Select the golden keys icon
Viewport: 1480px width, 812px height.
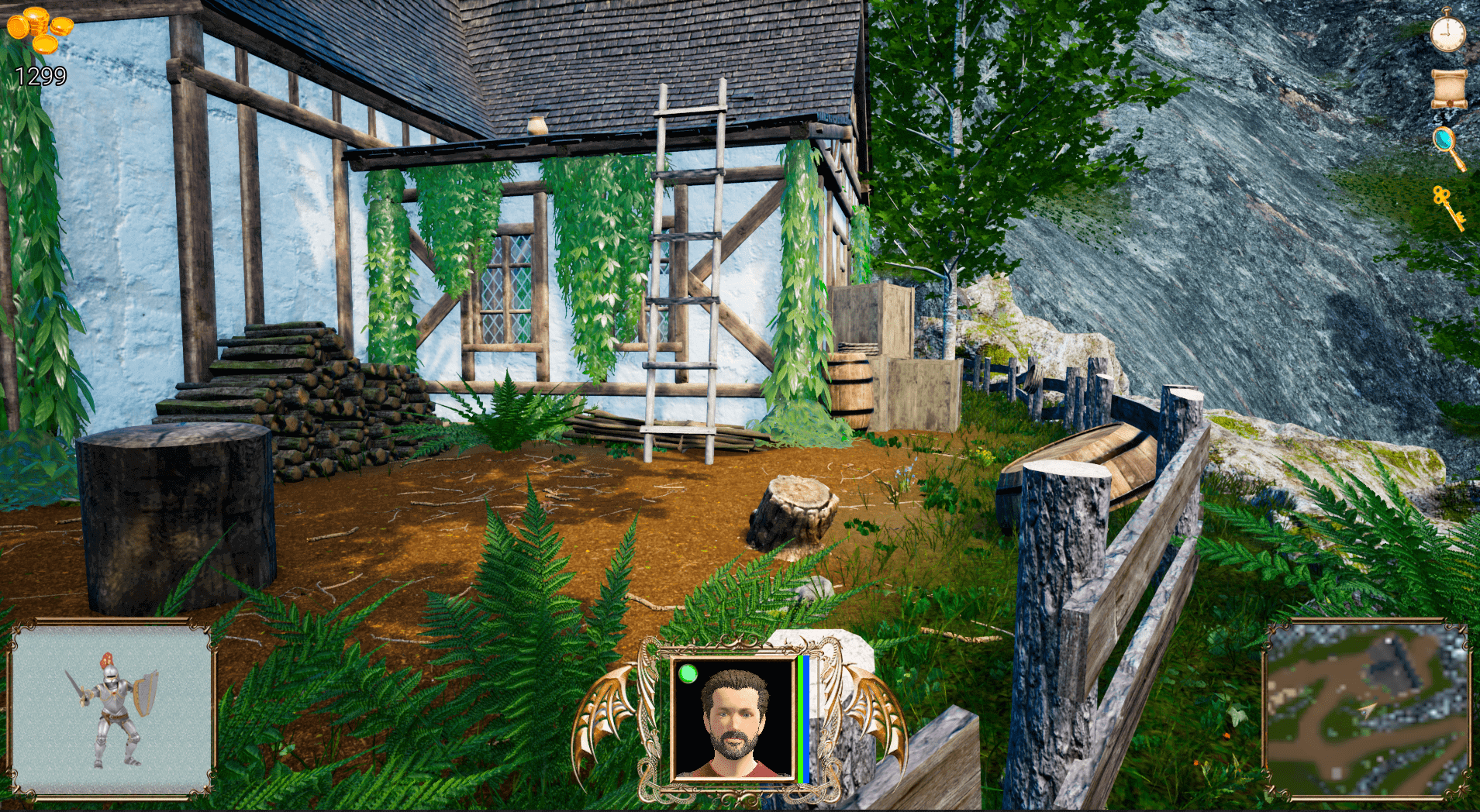[1447, 206]
